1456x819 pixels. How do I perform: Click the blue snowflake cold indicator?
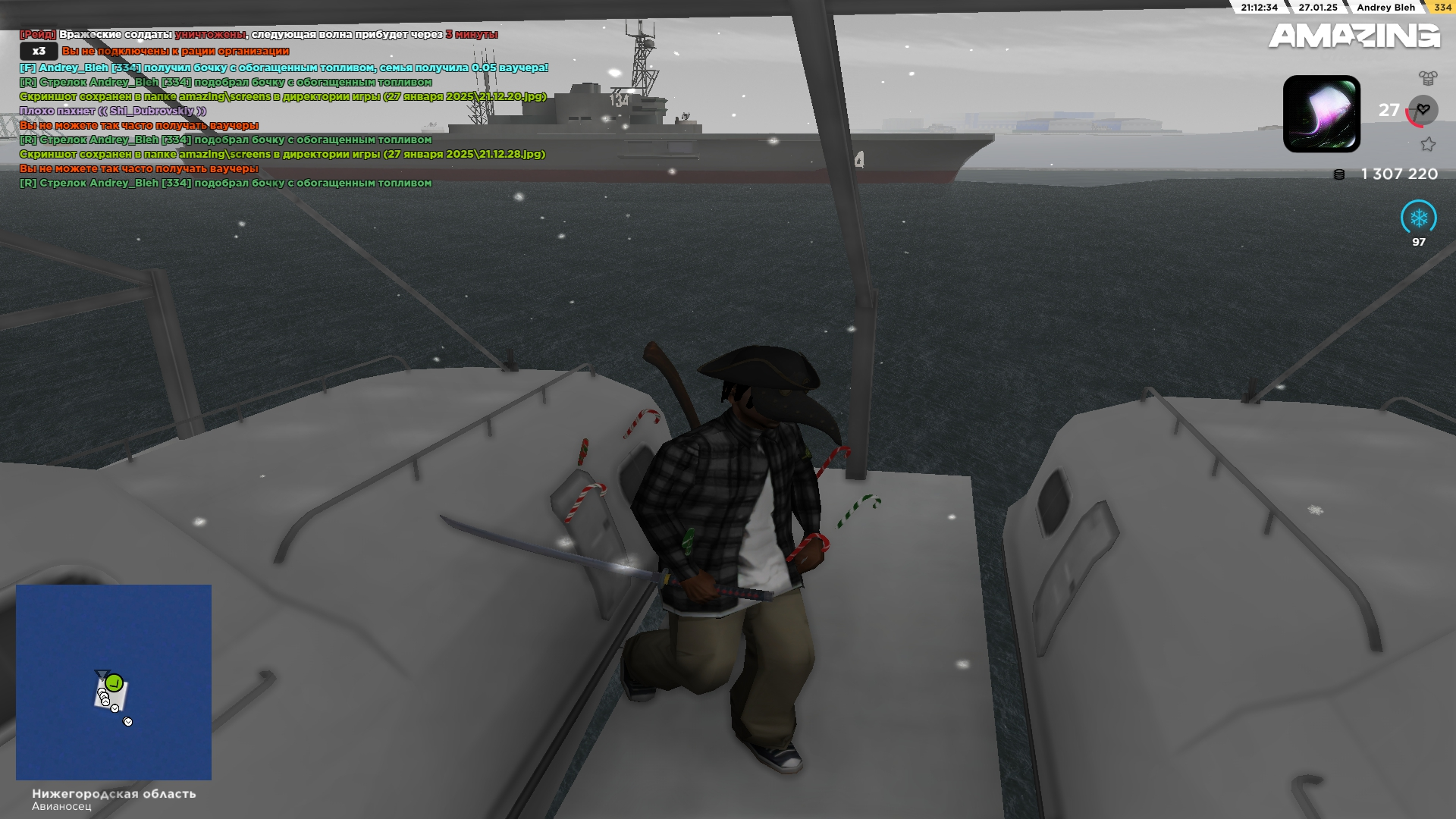[1418, 218]
